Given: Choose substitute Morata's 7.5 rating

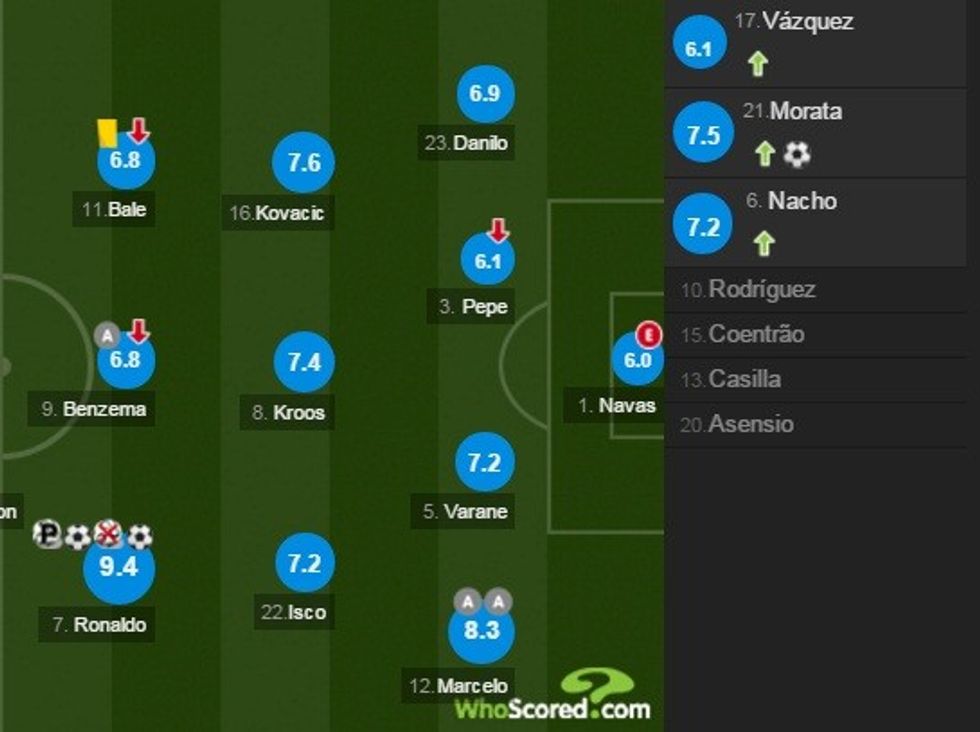Looking at the screenshot, I should point(703,135).
